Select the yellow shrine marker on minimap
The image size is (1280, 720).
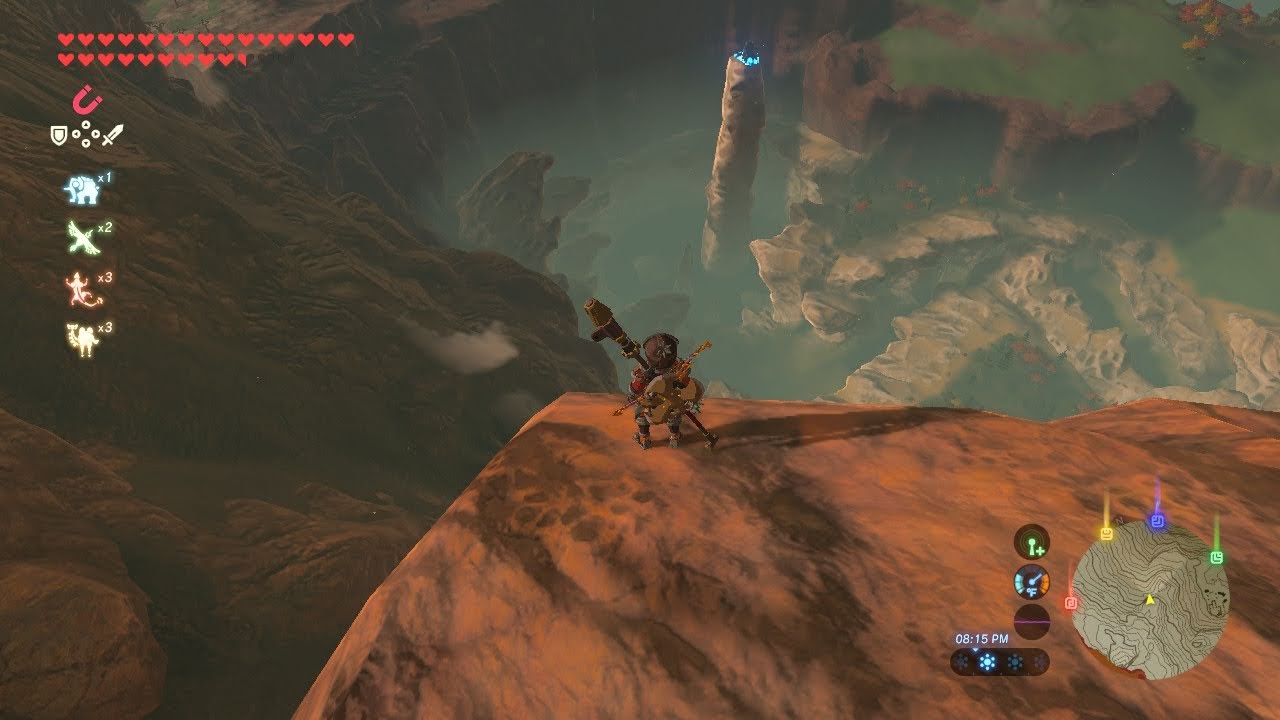coord(1107,533)
